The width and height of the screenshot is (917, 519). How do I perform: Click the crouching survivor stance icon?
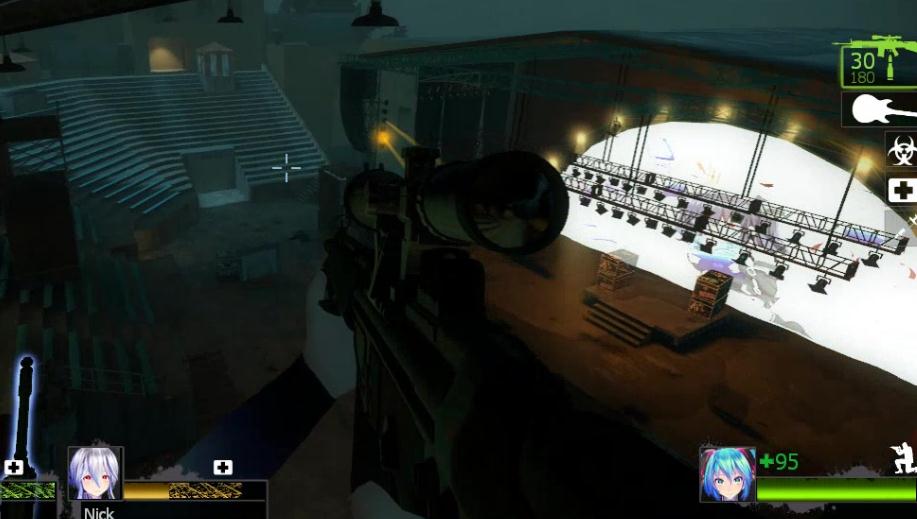[903, 459]
